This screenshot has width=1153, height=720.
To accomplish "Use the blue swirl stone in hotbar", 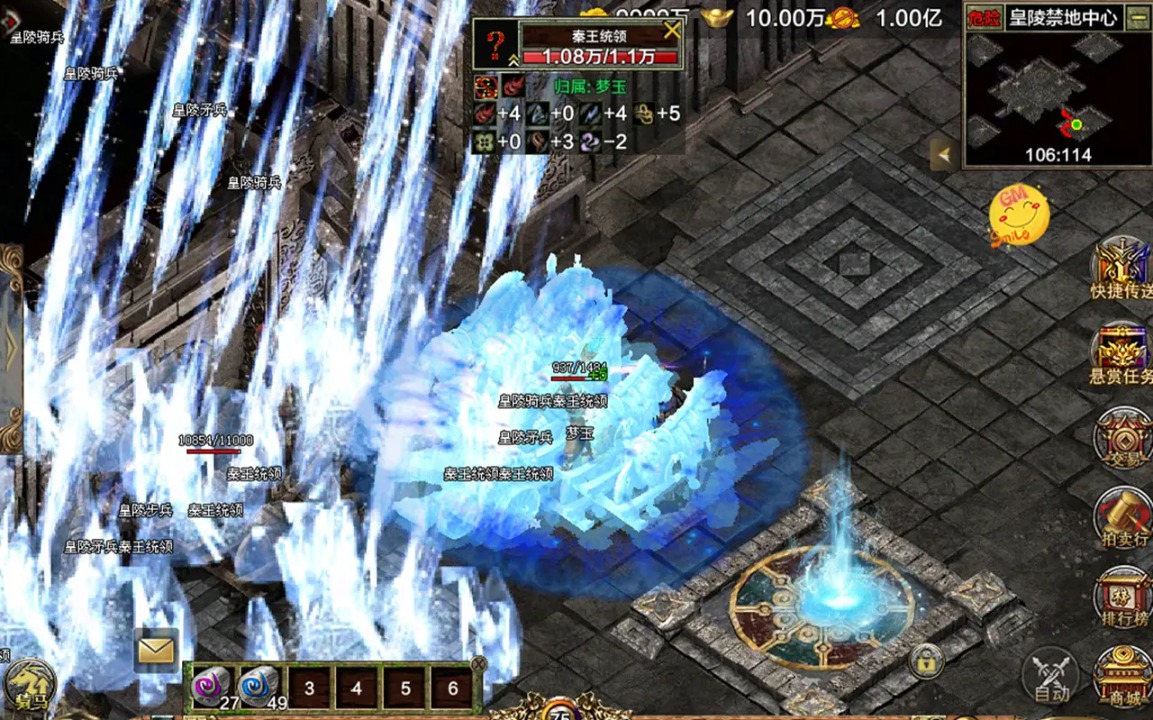I will coord(260,686).
